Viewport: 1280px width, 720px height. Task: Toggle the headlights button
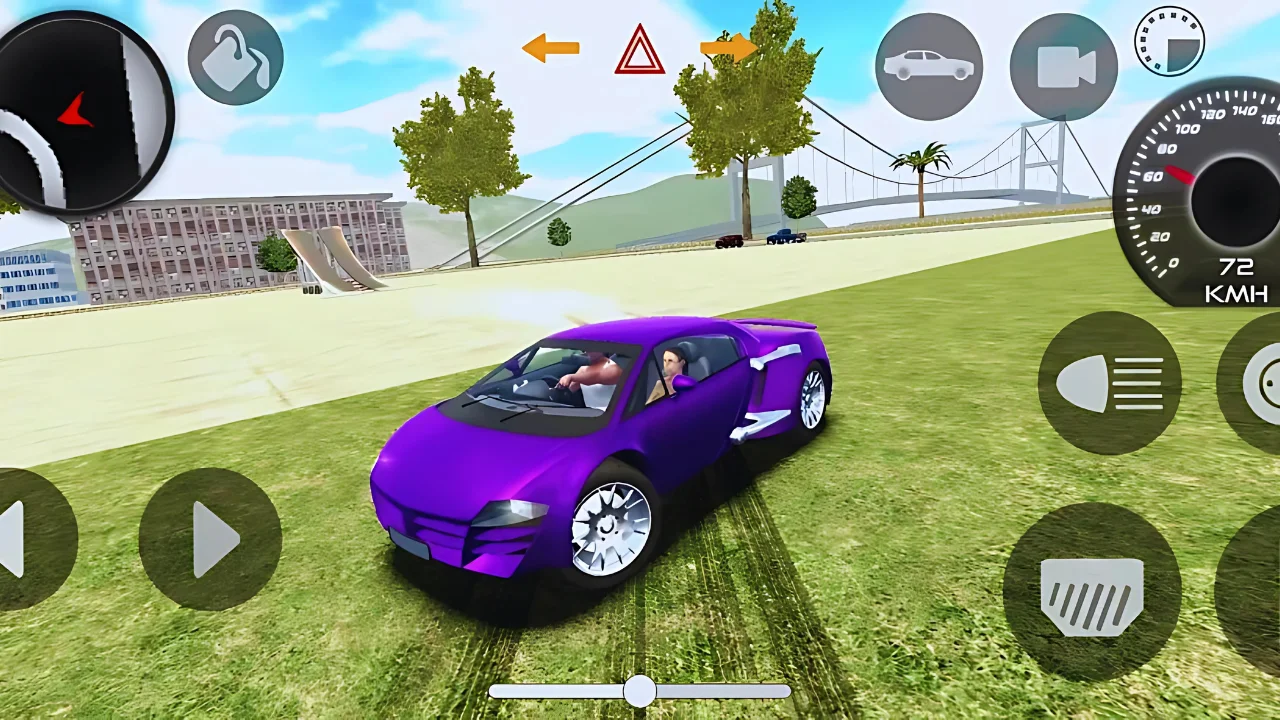[1109, 383]
